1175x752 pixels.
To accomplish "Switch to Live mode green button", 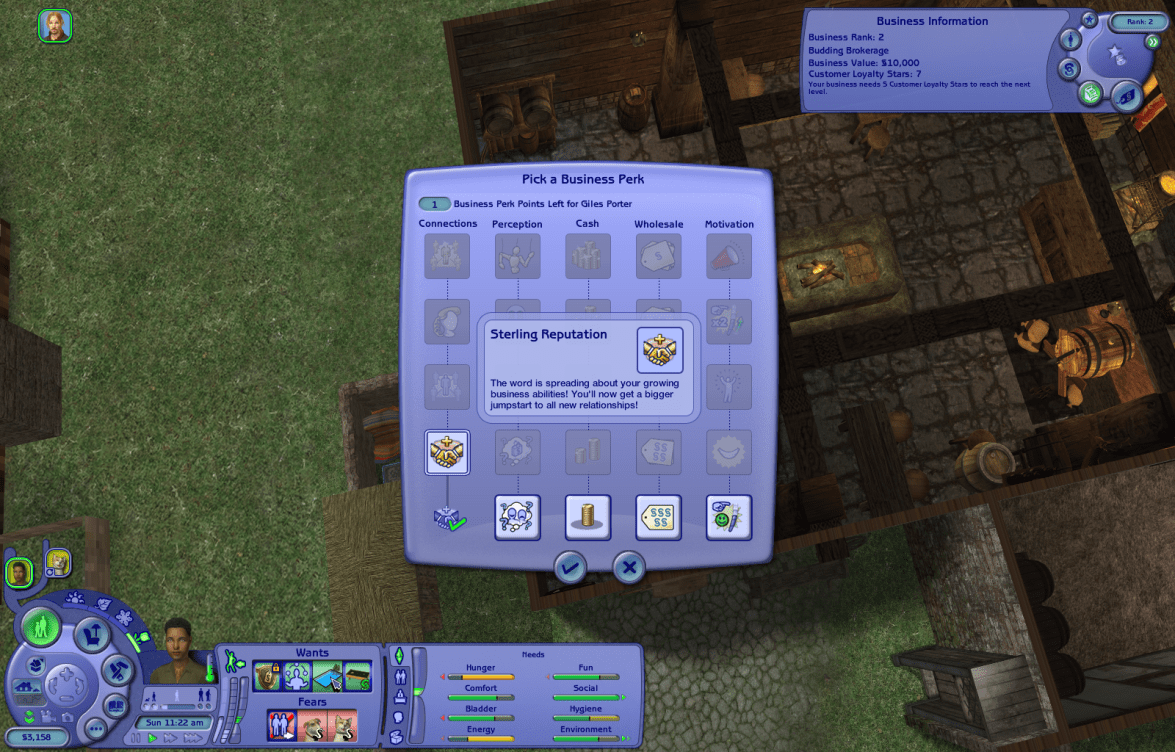I will point(41,627).
